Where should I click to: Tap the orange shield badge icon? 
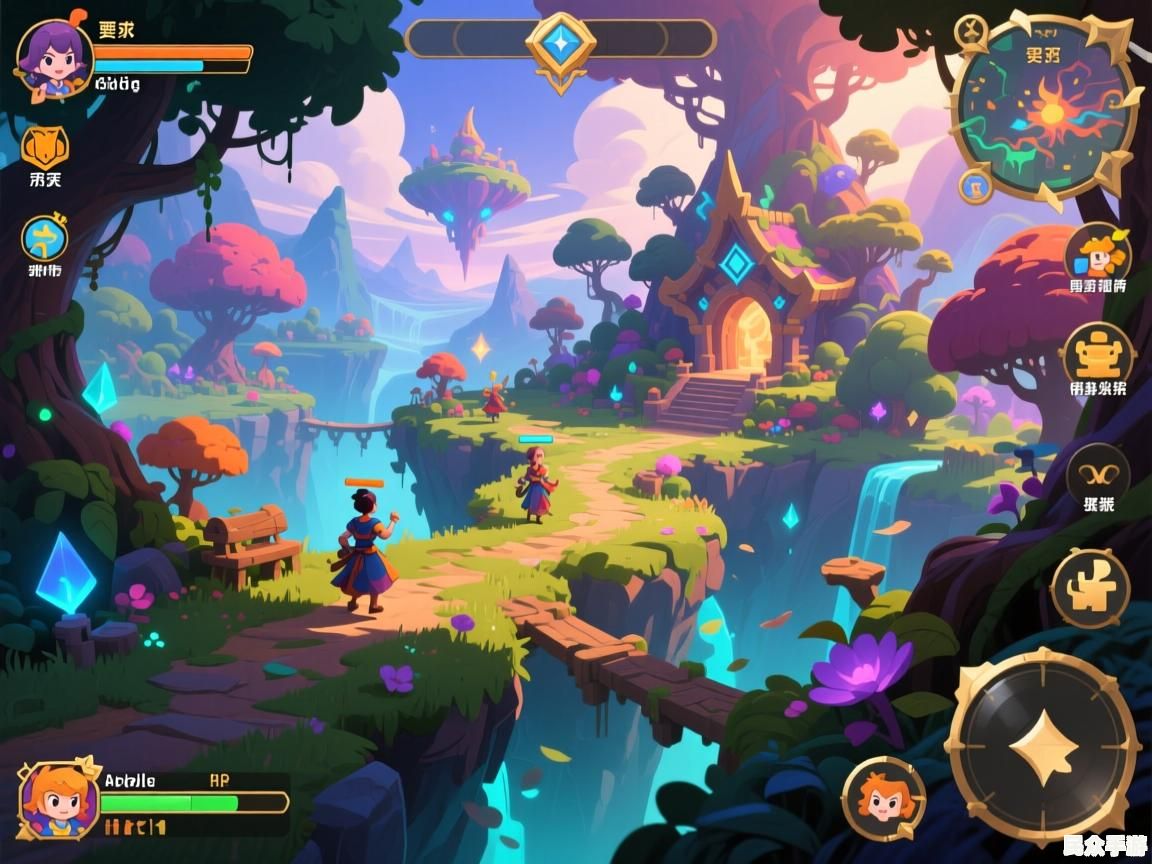click(x=45, y=147)
